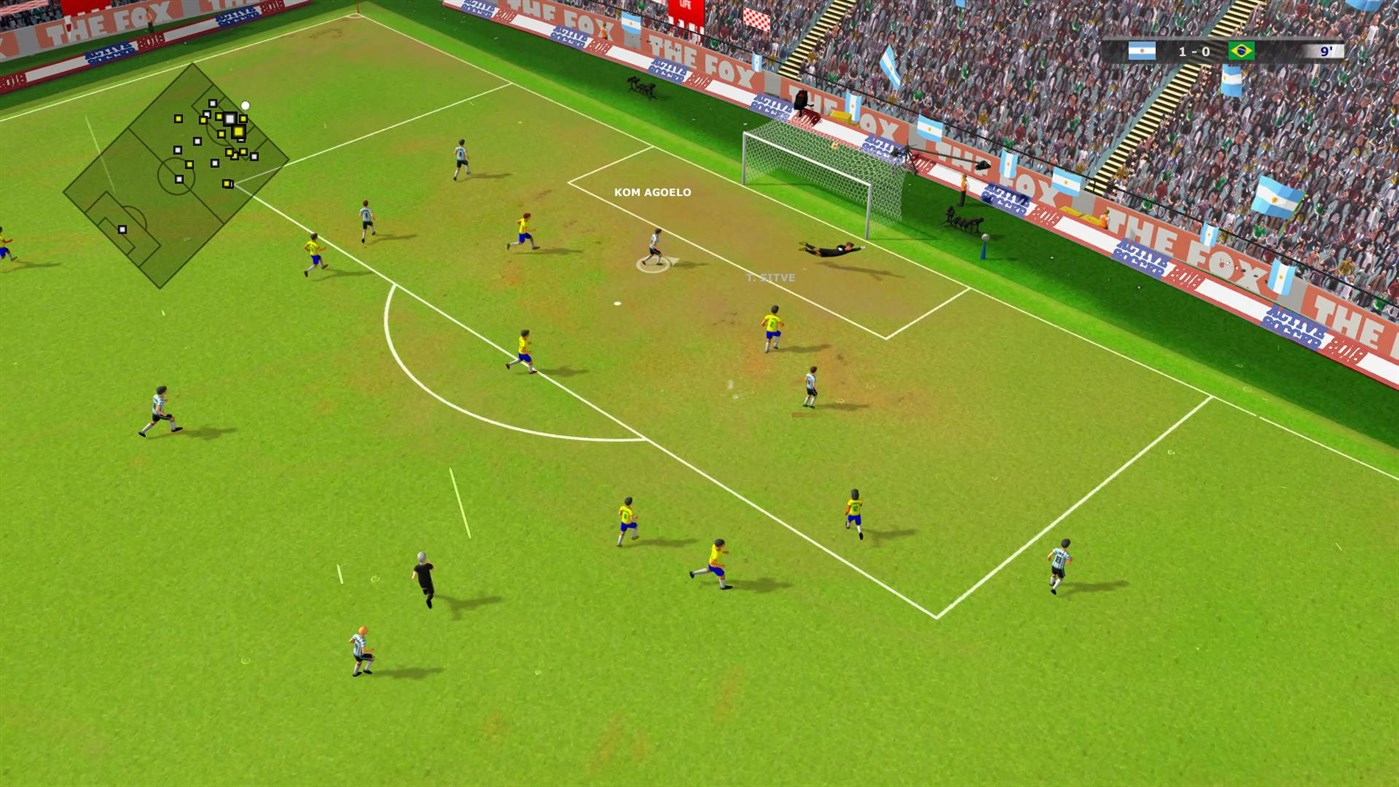
Task: Click the large yellow active-player square on the minimap
Action: pyautogui.click(x=239, y=131)
